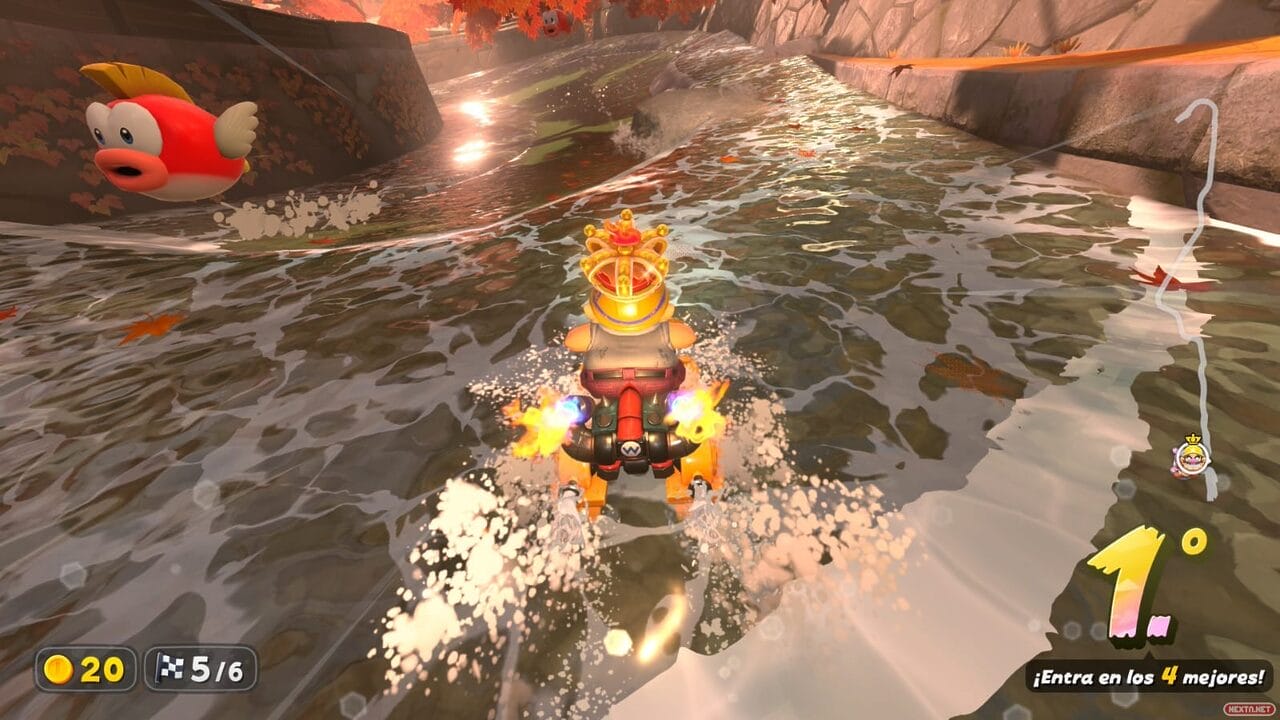The width and height of the screenshot is (1280, 720).
Task: Open the "¡Entra en los 4 mejores!" objective
Action: 1148,676
